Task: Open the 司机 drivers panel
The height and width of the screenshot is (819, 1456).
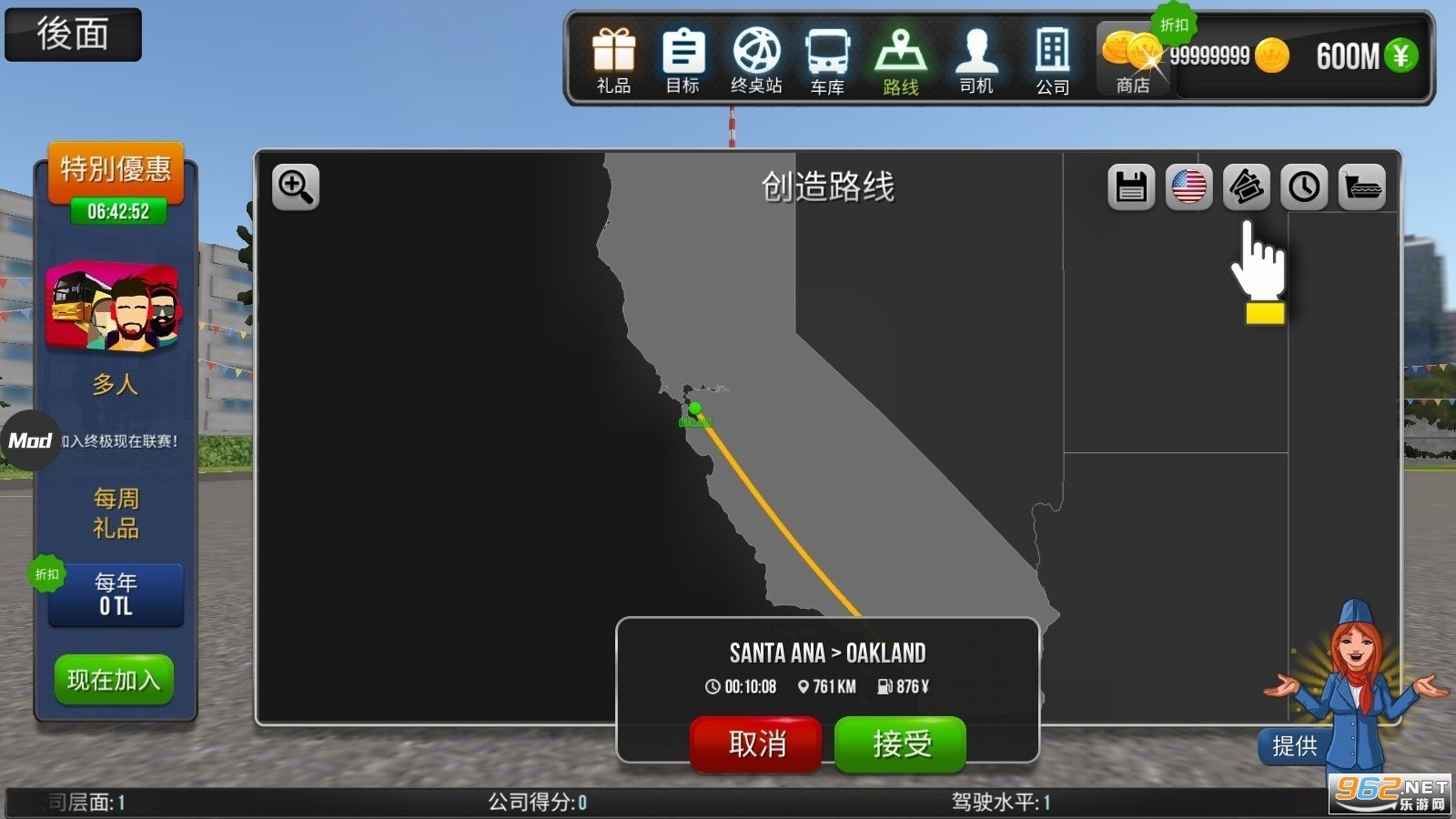Action: [976, 55]
